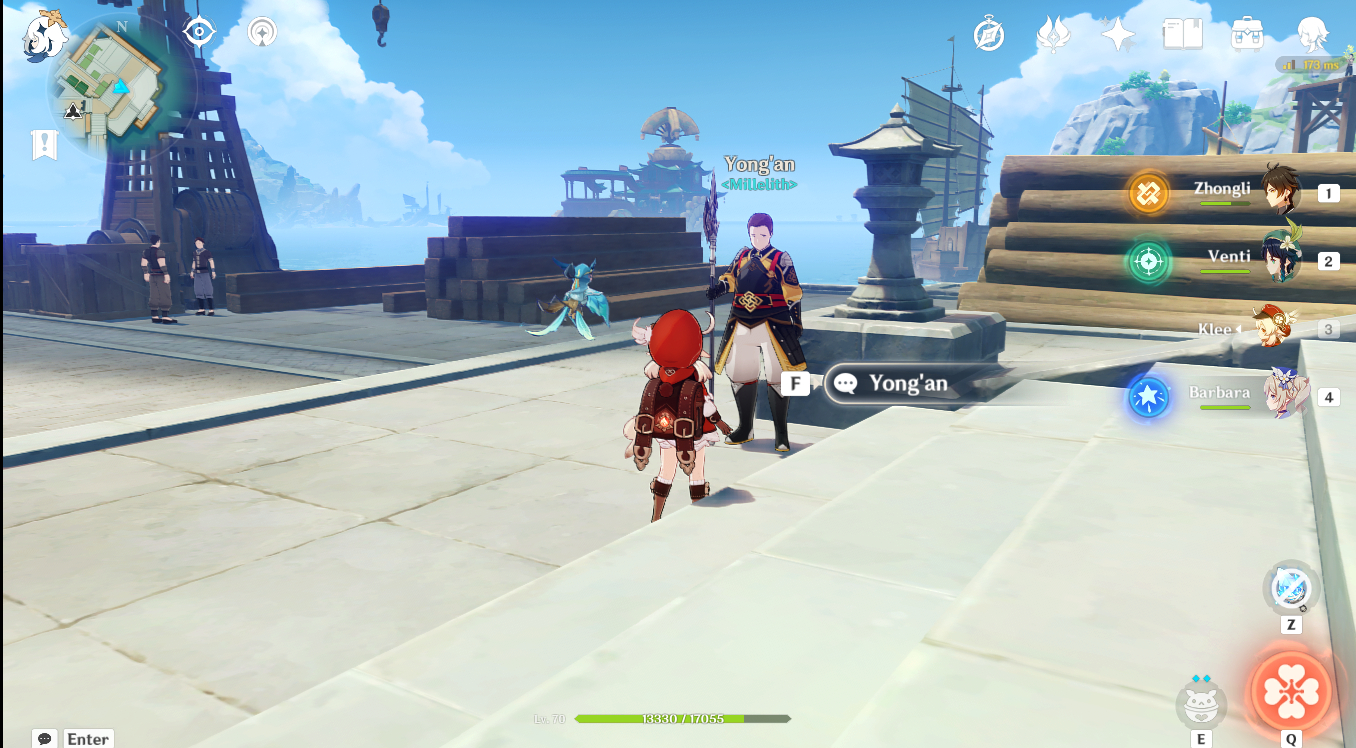Viewport: 1356px width, 748px height.
Task: Toggle the elemental sight eye icon
Action: pyautogui.click(x=199, y=32)
